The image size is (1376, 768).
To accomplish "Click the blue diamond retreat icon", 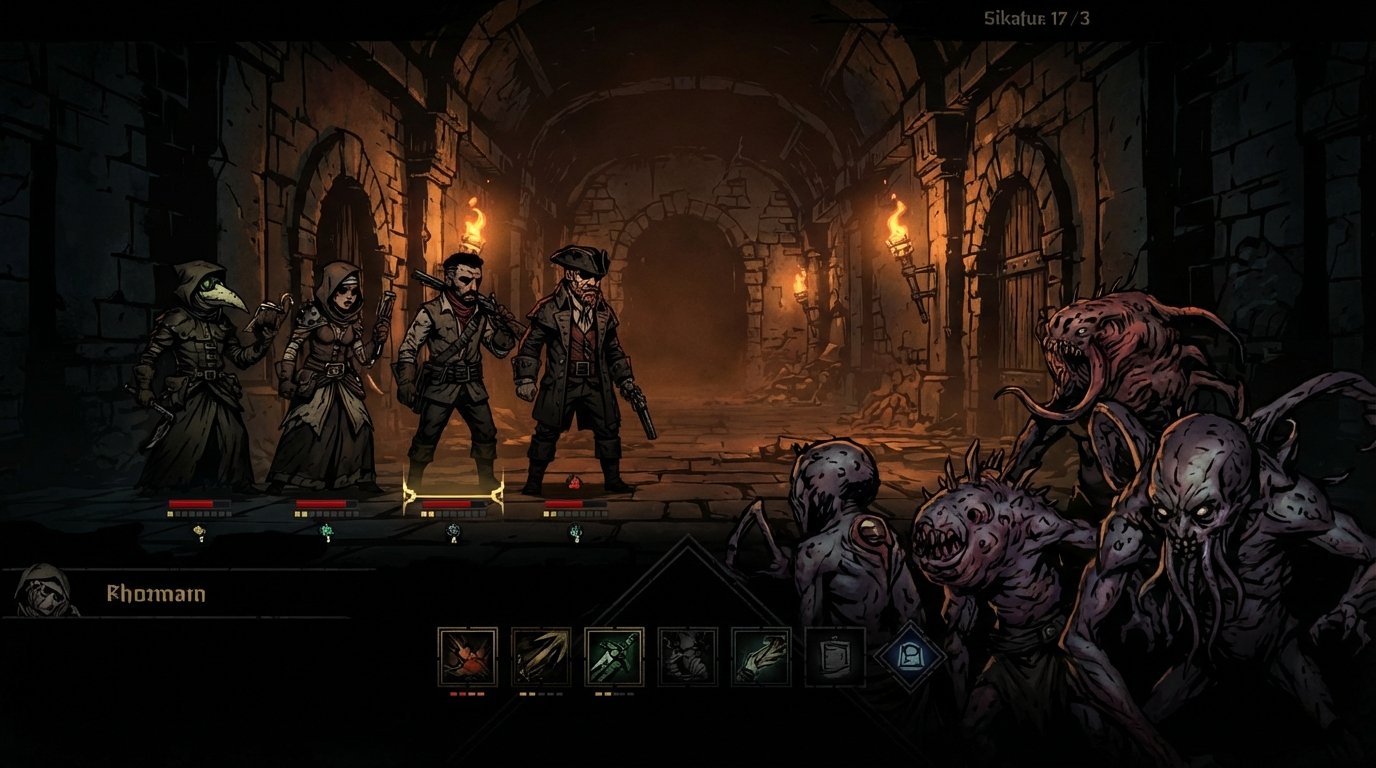I will pos(908,655).
